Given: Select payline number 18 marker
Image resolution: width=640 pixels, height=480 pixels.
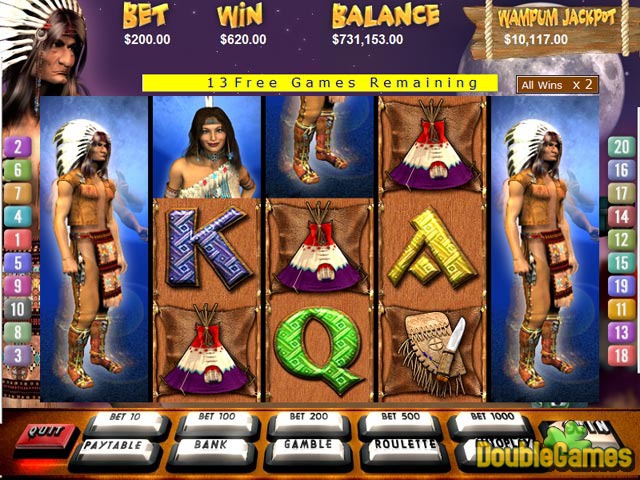Looking at the screenshot, I should (622, 355).
